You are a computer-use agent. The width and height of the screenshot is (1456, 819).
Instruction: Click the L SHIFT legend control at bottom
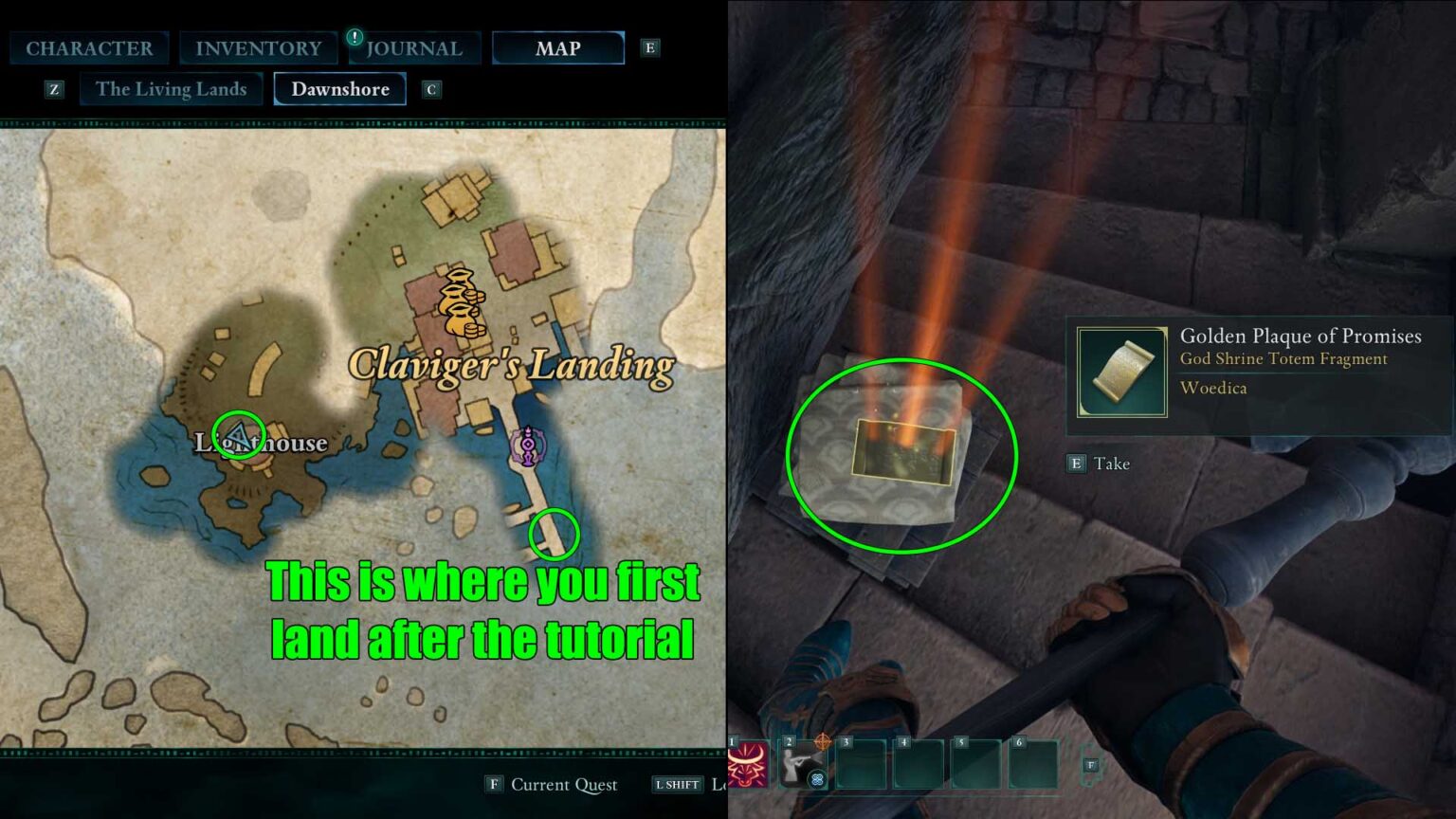[x=677, y=784]
